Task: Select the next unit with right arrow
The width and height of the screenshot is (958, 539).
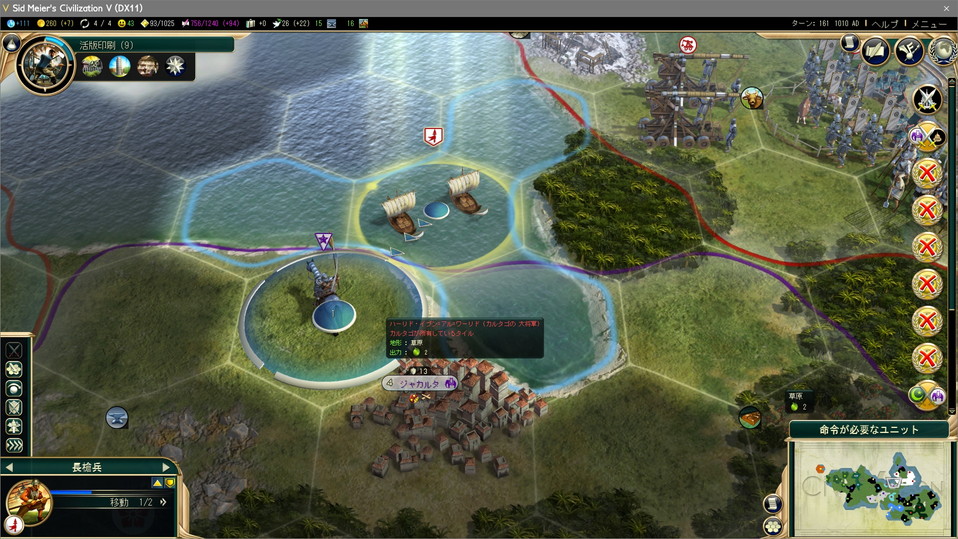Action: tap(166, 467)
